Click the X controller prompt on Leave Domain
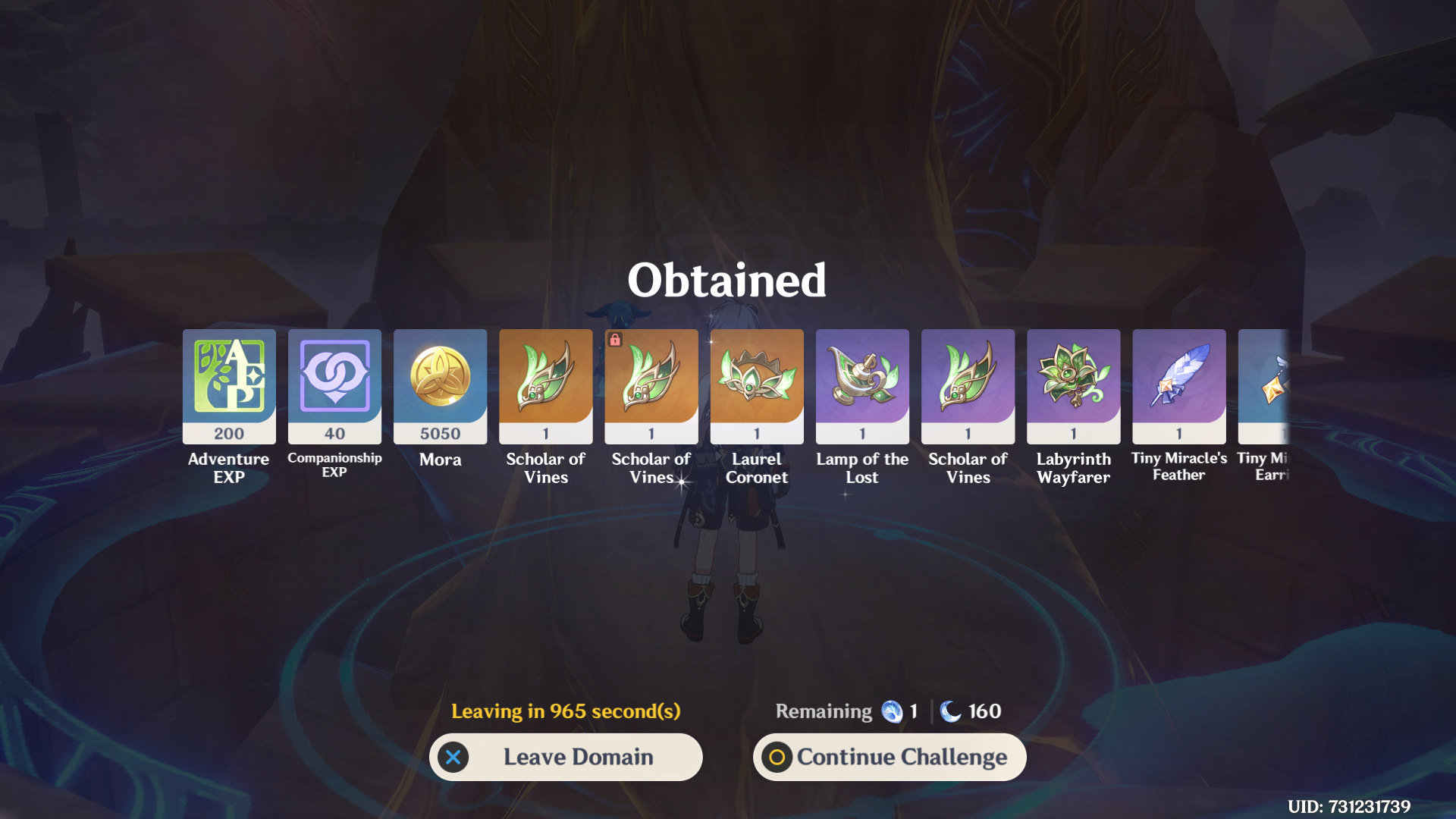Viewport: 1456px width, 819px height. tap(453, 756)
